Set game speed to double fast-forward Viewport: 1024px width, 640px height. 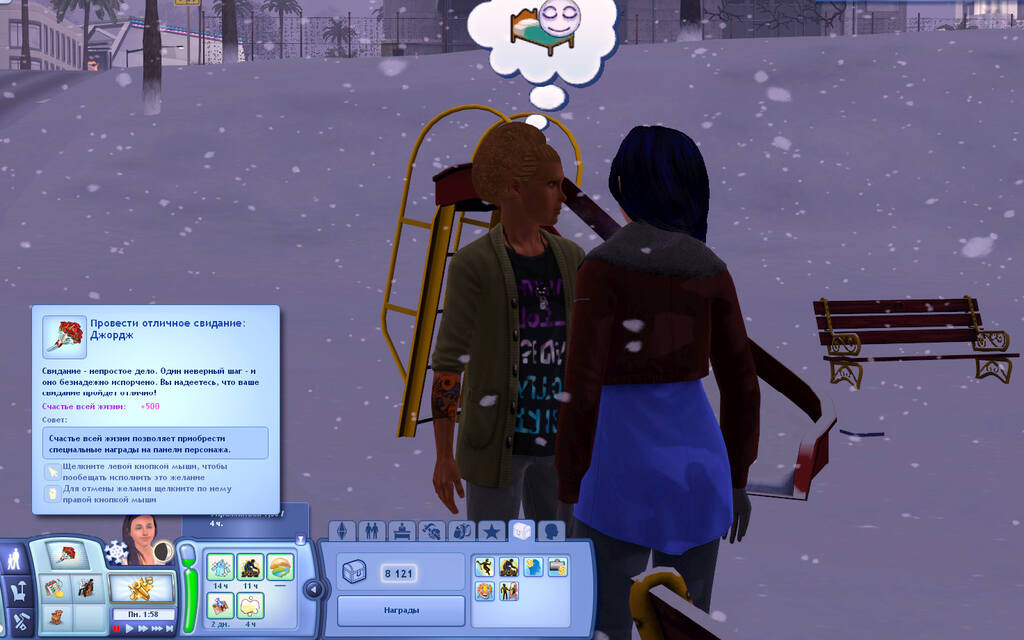point(142,629)
